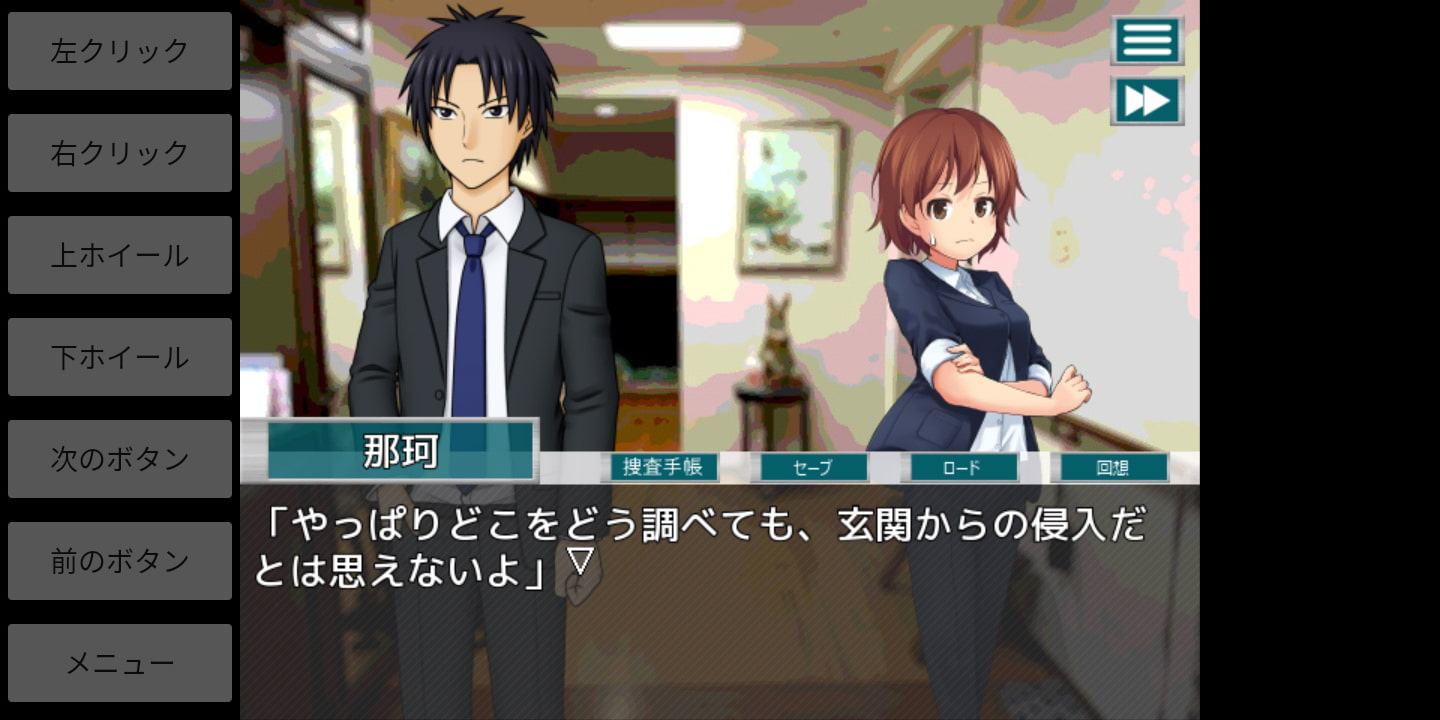Open the 捜査手帳 investigation notebook
1440x720 pixels.
point(660,467)
